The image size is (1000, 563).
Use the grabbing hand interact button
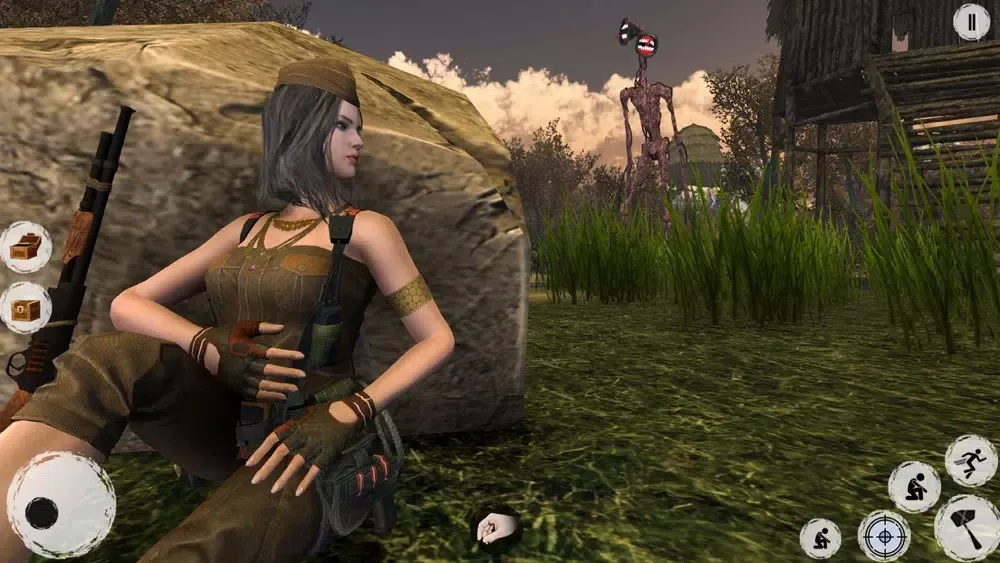click(495, 528)
